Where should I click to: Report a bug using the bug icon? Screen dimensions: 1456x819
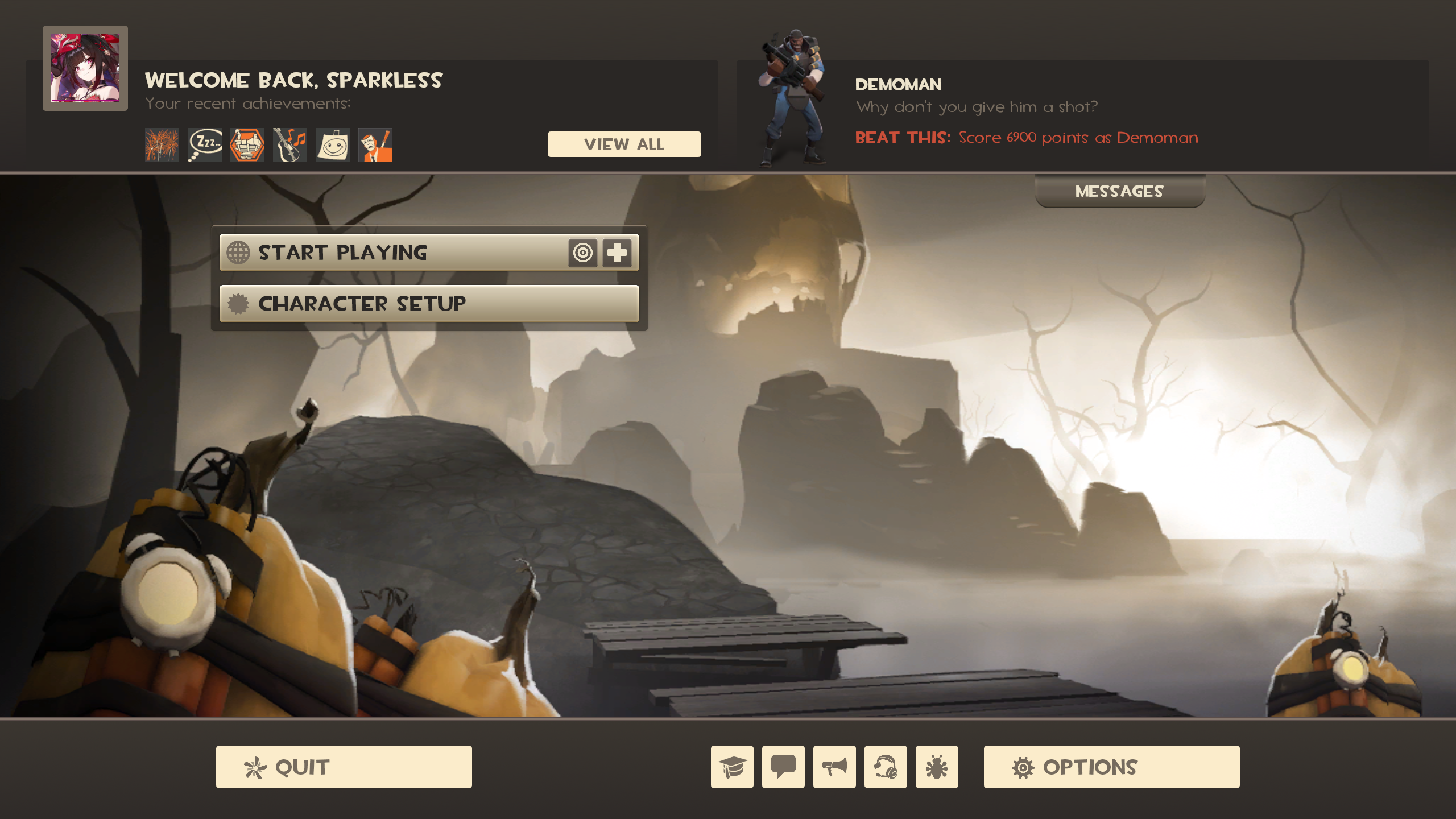[937, 767]
